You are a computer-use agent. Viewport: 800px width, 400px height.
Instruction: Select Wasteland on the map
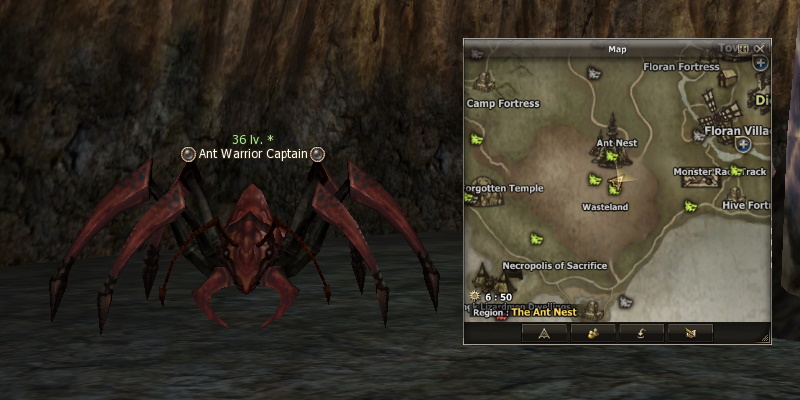pos(605,207)
